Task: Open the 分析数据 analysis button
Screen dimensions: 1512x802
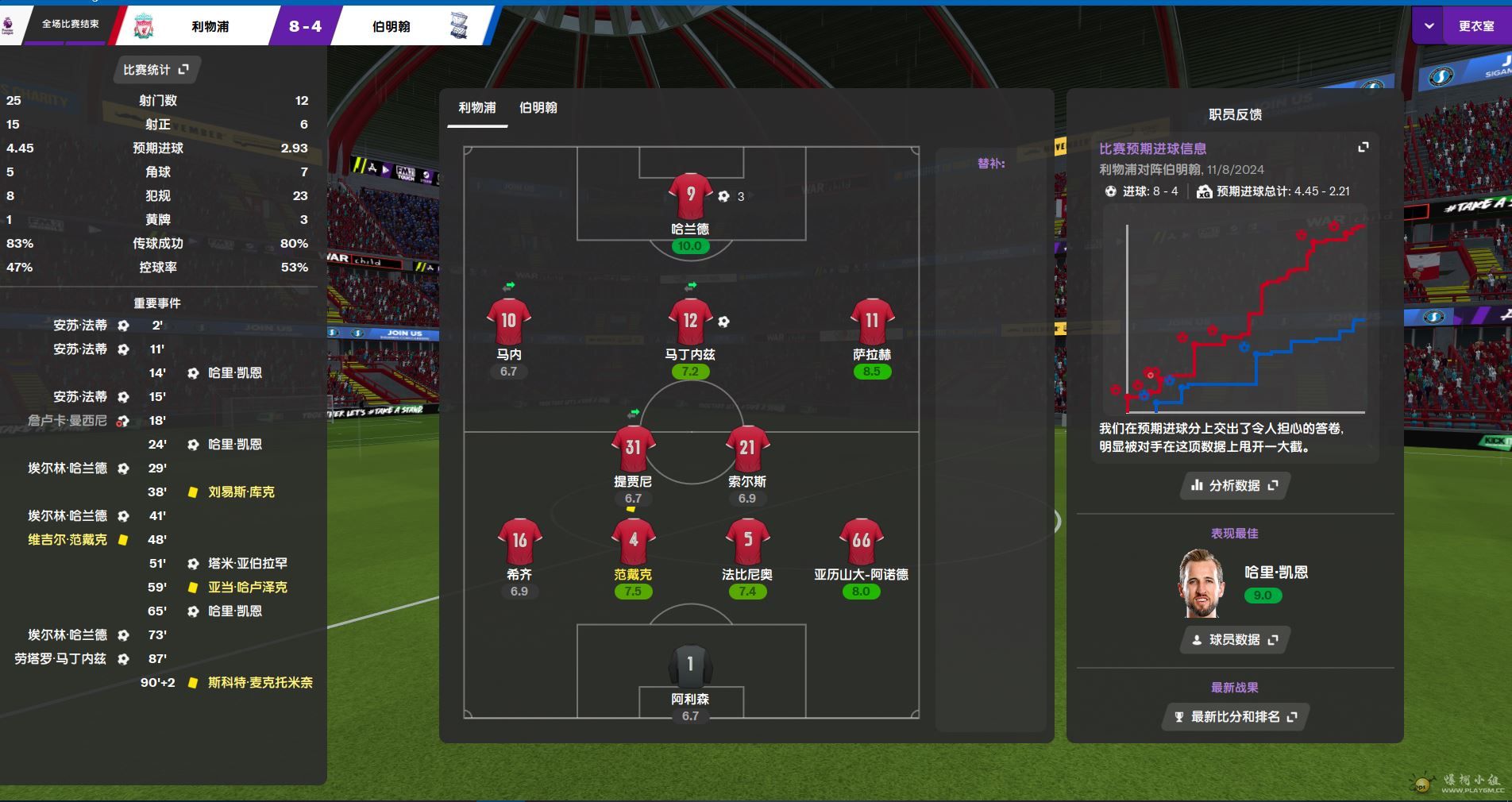Action: tap(1234, 486)
